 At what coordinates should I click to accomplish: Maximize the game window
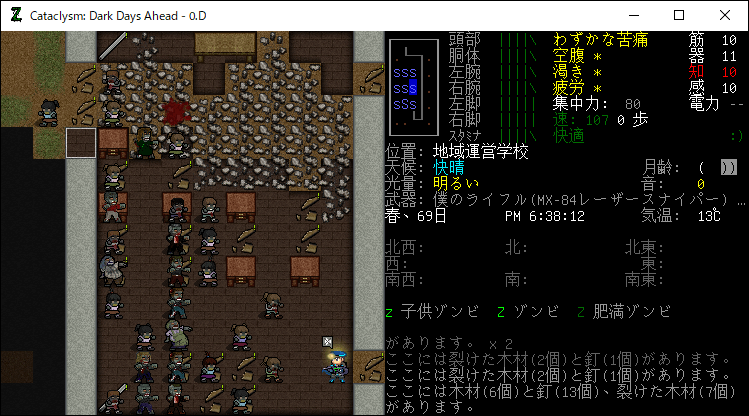tap(679, 15)
